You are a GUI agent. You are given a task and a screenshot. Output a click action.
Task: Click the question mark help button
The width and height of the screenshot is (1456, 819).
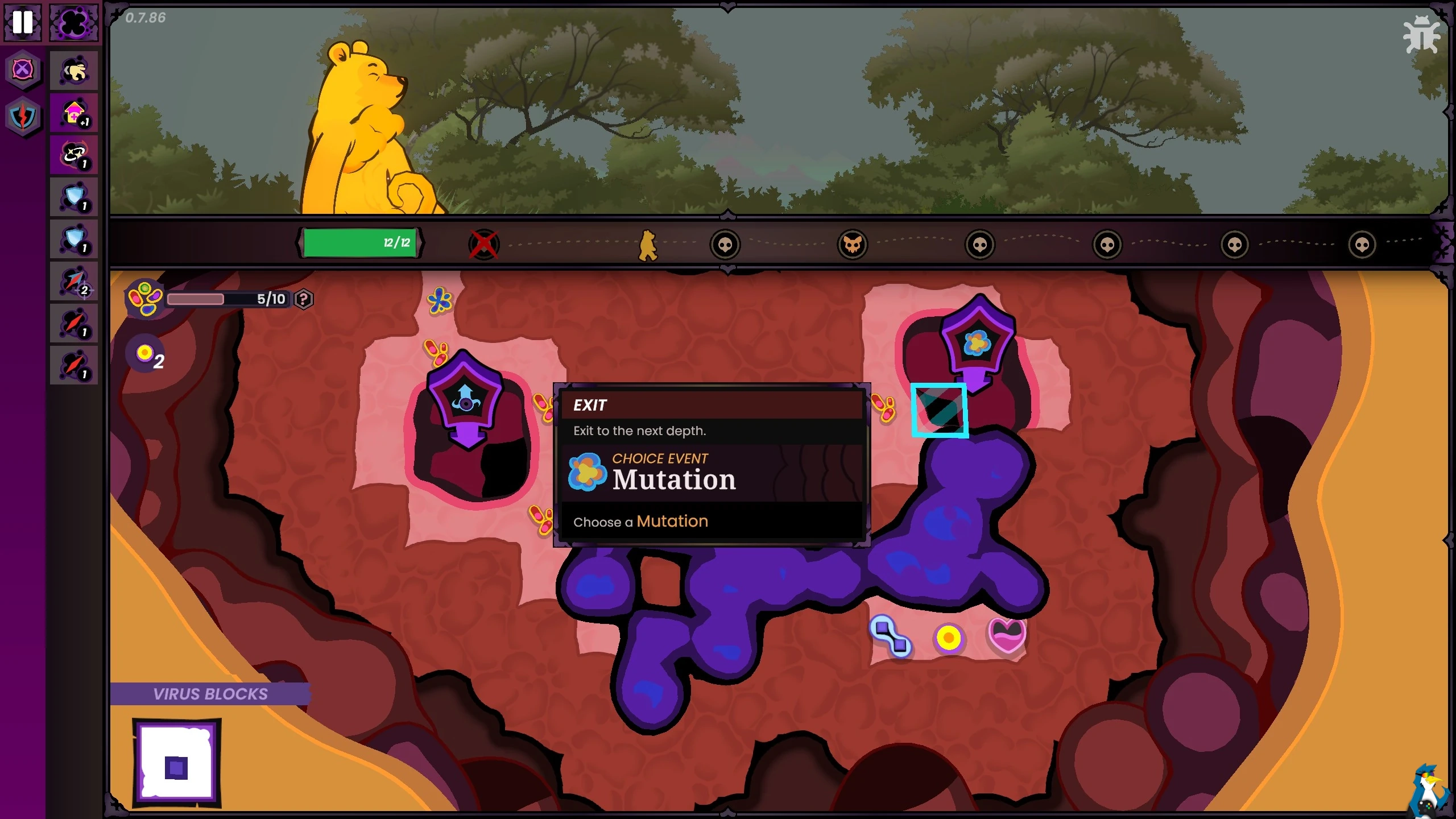tap(304, 299)
